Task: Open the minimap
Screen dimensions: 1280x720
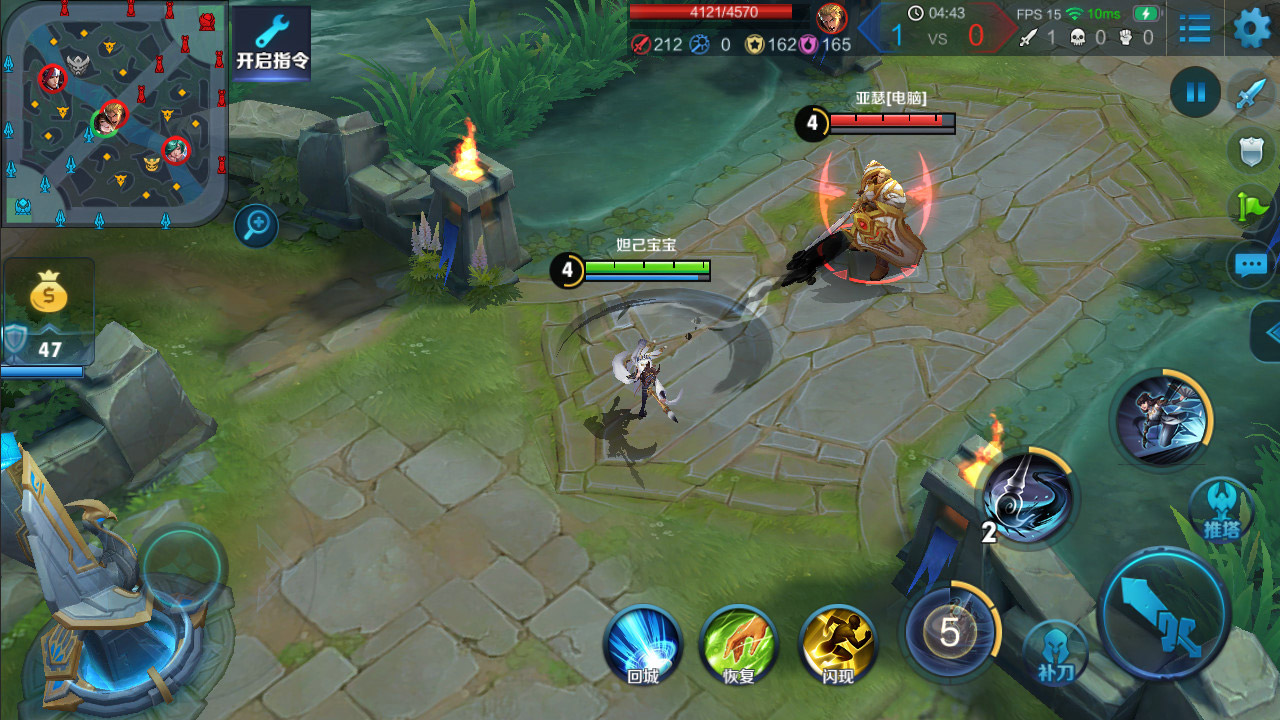Action: (x=113, y=112)
